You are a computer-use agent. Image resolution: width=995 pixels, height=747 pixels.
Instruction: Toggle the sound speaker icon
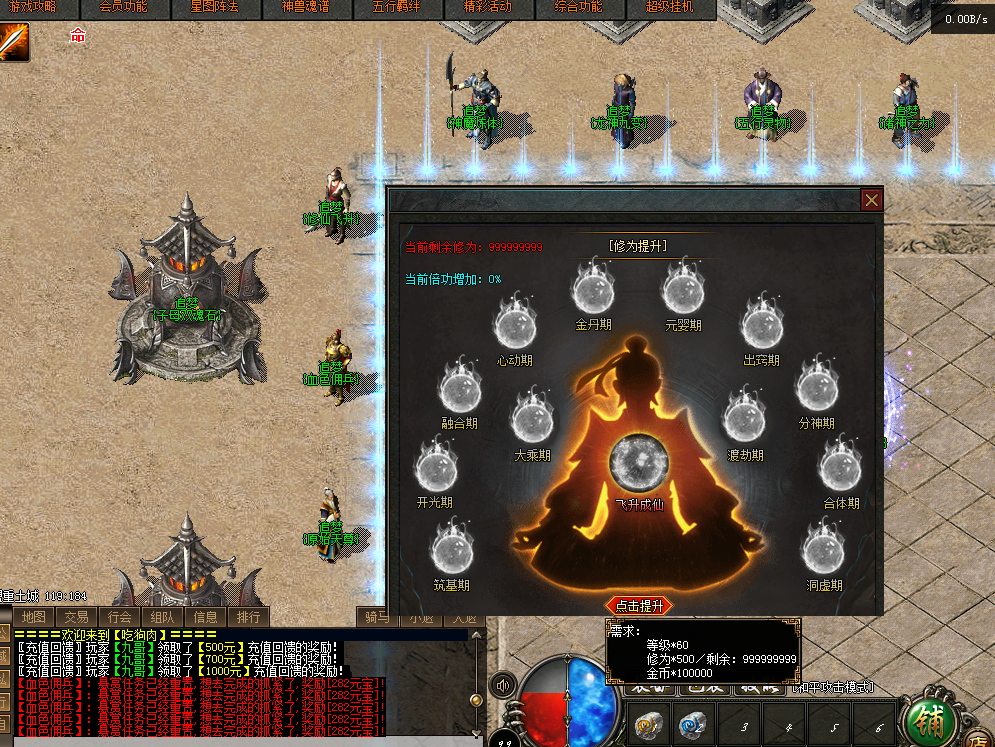(503, 686)
